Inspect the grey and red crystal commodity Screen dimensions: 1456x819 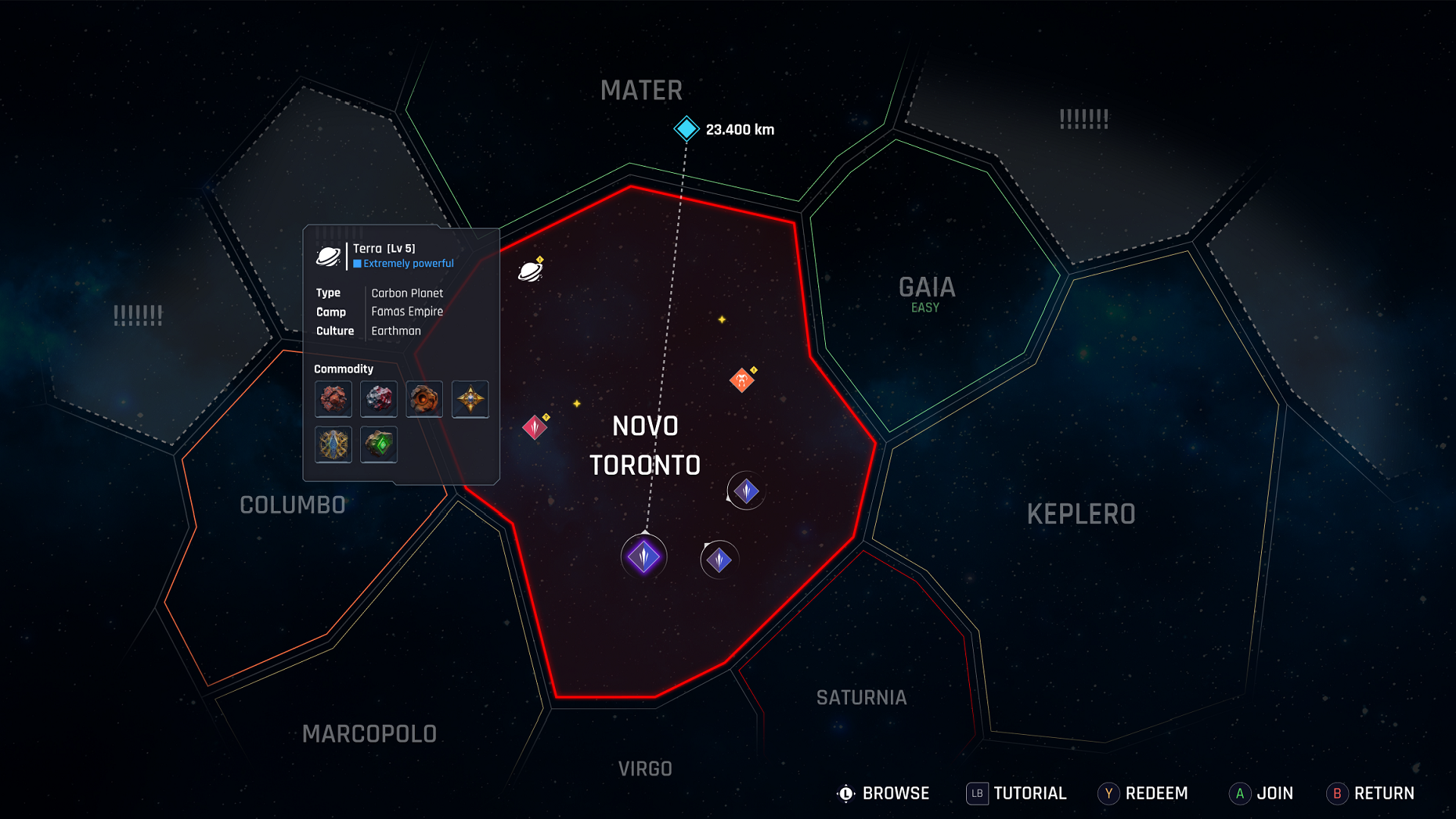379,399
